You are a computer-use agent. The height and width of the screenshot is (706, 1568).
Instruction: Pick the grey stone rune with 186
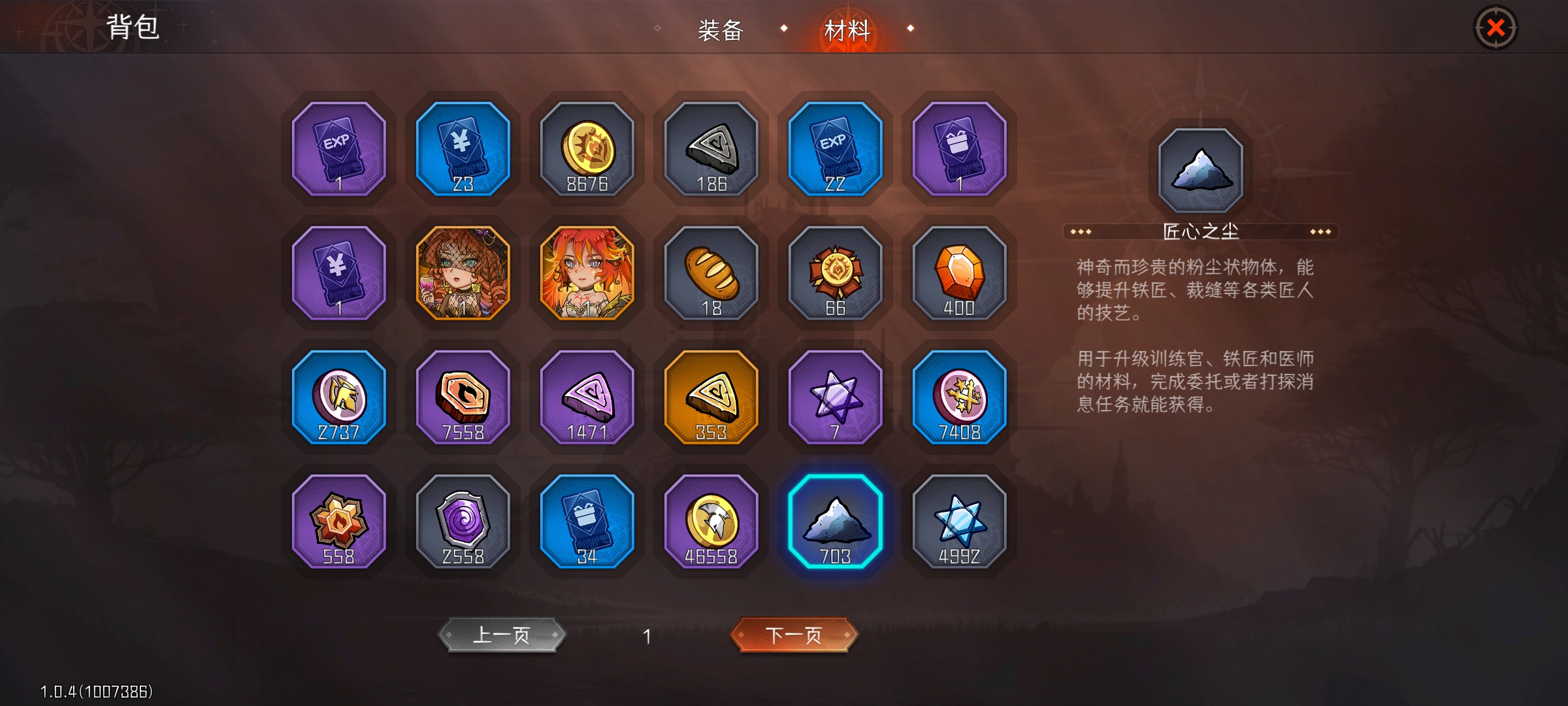pos(711,149)
